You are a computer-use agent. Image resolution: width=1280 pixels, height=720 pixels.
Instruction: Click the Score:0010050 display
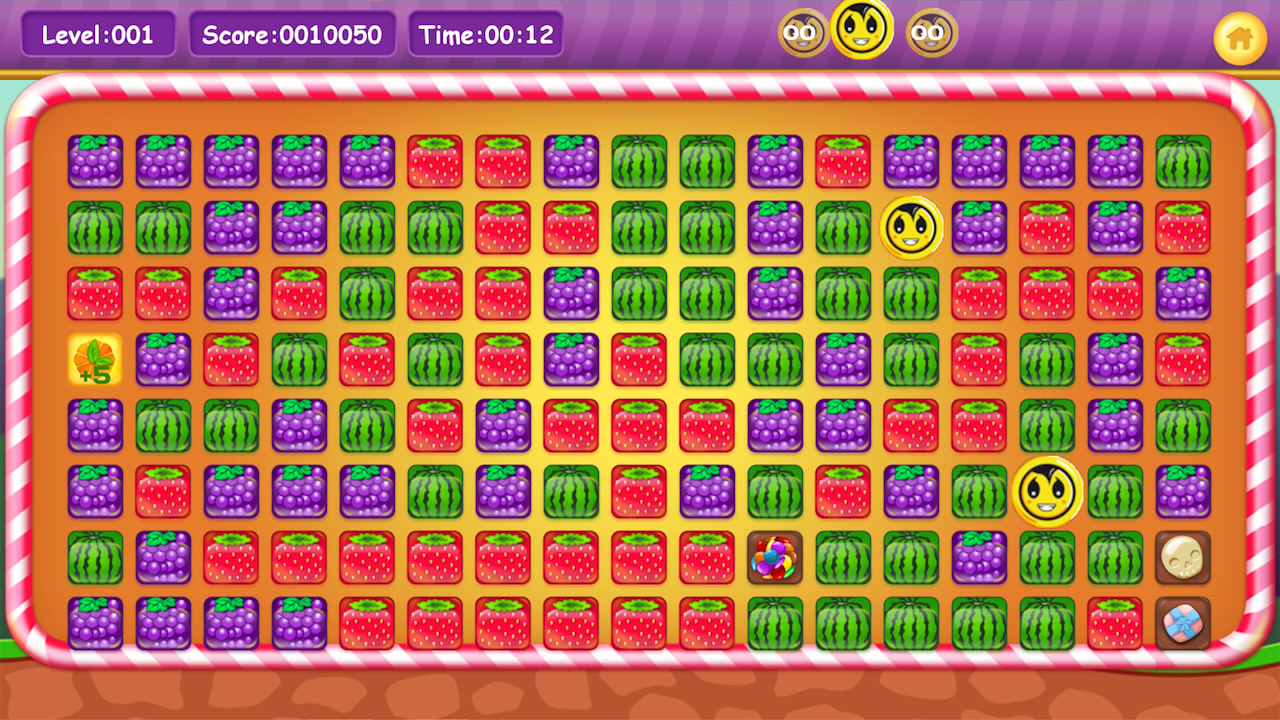pyautogui.click(x=292, y=33)
